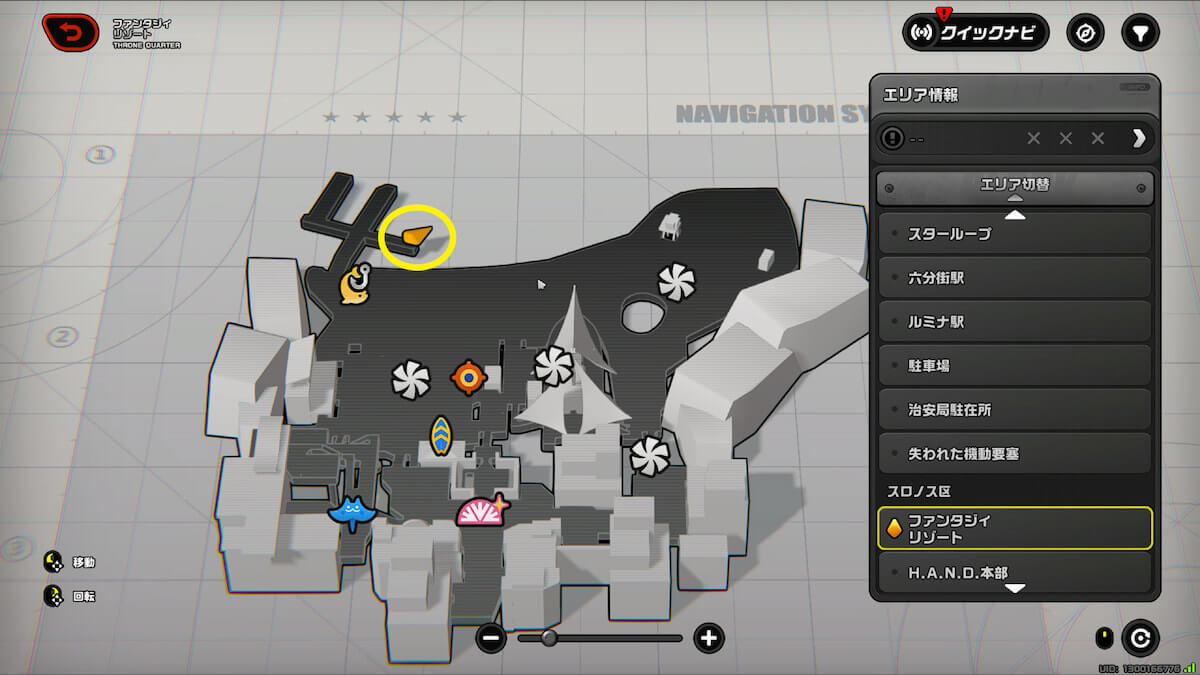The height and width of the screenshot is (675, 1200).
Task: Select the ファンタジィリゾート area entry
Action: click(1015, 528)
